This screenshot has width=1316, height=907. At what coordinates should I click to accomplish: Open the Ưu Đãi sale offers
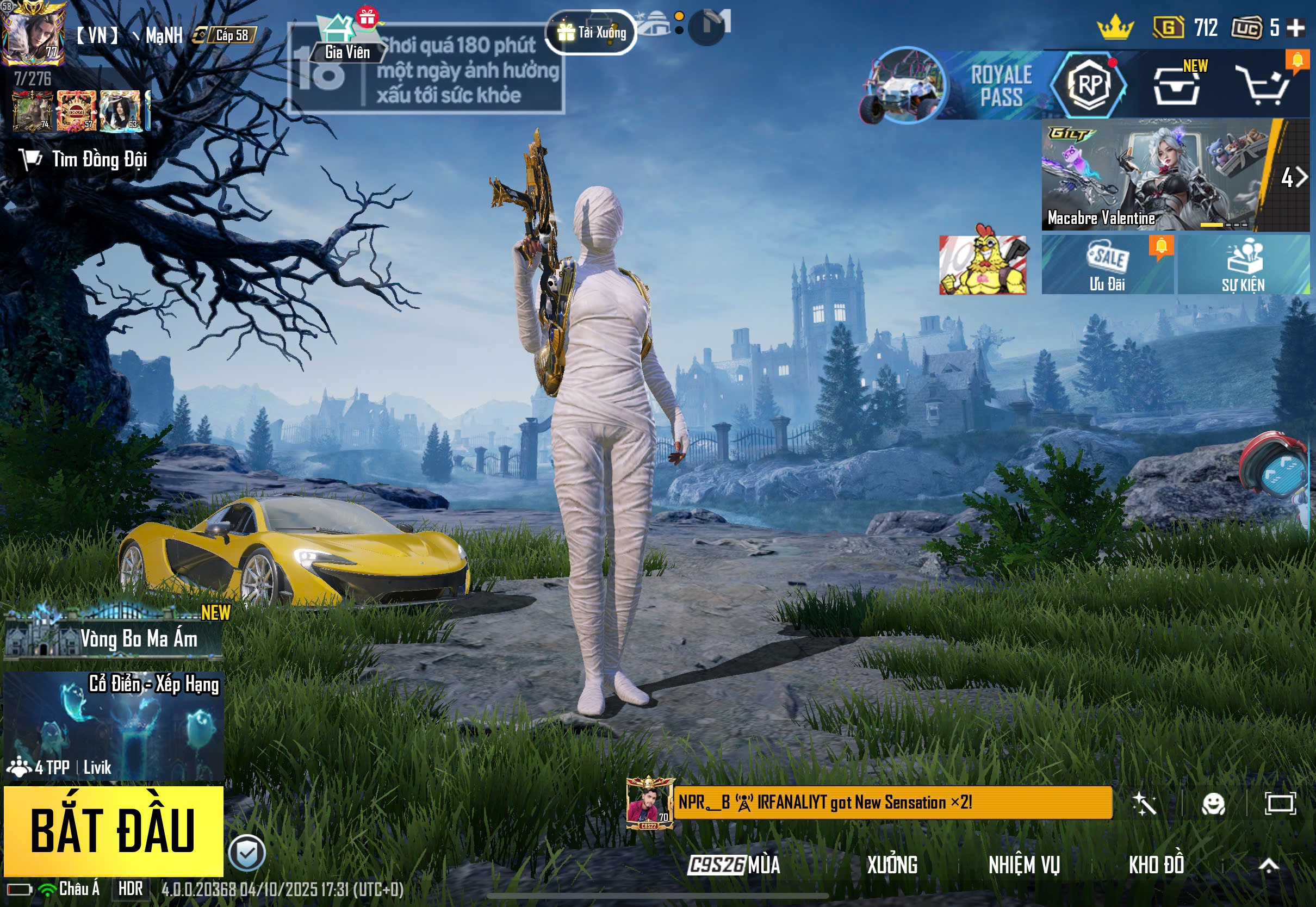click(1106, 265)
